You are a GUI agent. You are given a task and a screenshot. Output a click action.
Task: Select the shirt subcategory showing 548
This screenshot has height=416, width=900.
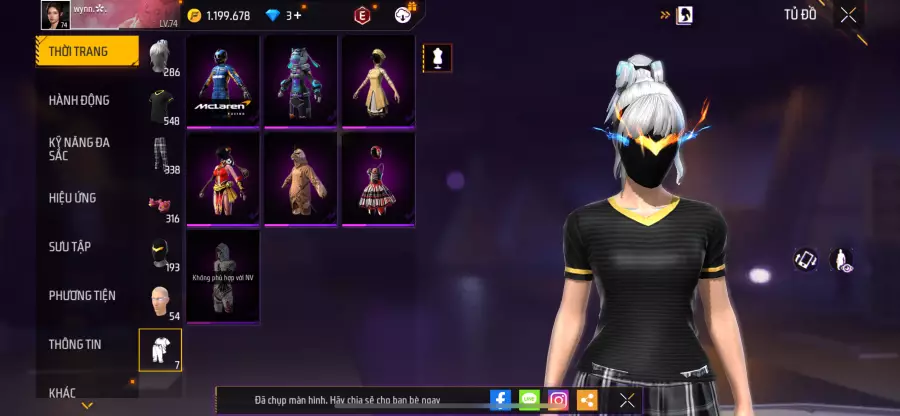click(x=160, y=106)
